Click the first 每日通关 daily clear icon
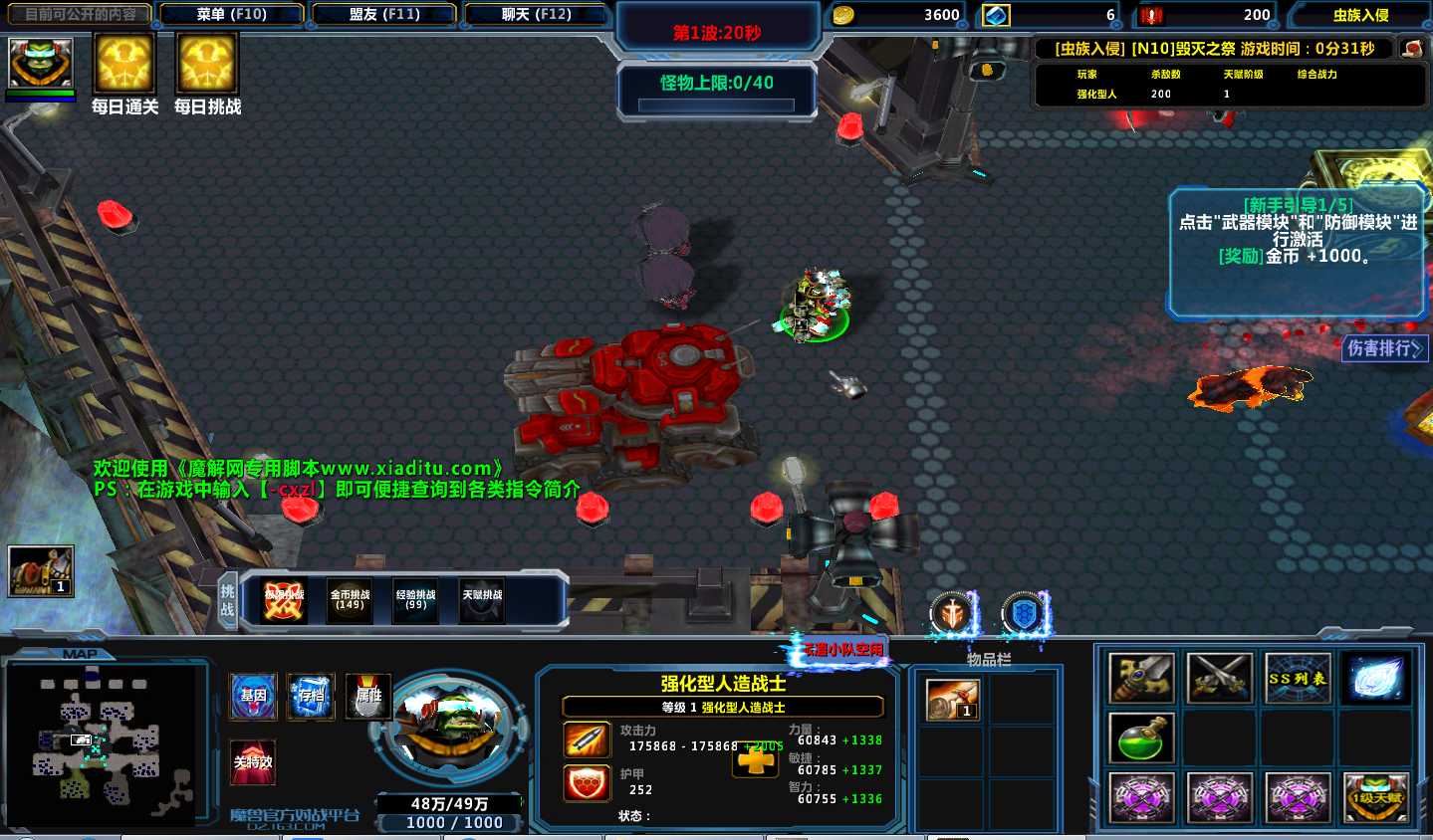This screenshot has width=1433, height=840. click(124, 64)
